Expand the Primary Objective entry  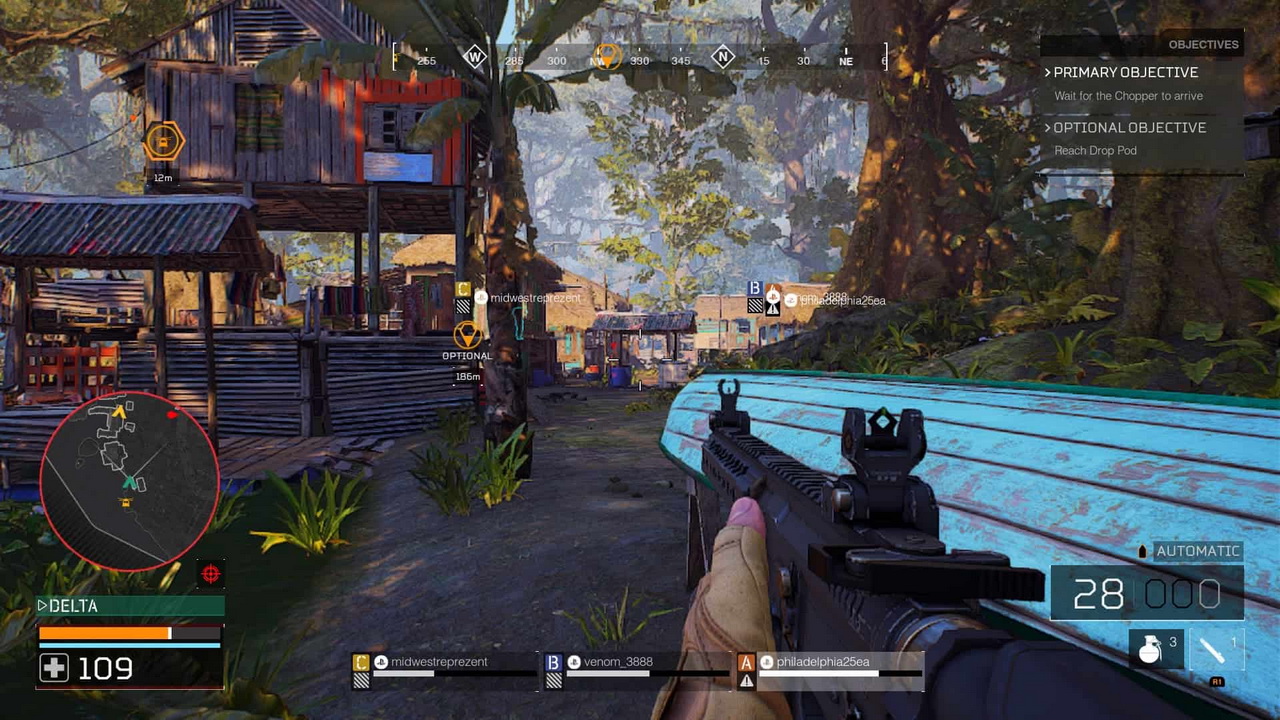(x=1125, y=73)
